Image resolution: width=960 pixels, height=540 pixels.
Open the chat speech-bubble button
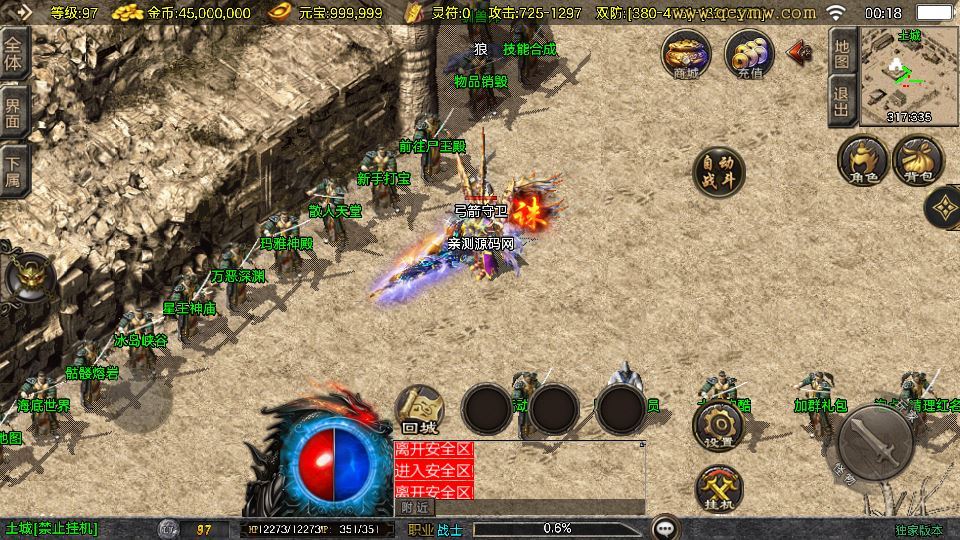(x=664, y=528)
